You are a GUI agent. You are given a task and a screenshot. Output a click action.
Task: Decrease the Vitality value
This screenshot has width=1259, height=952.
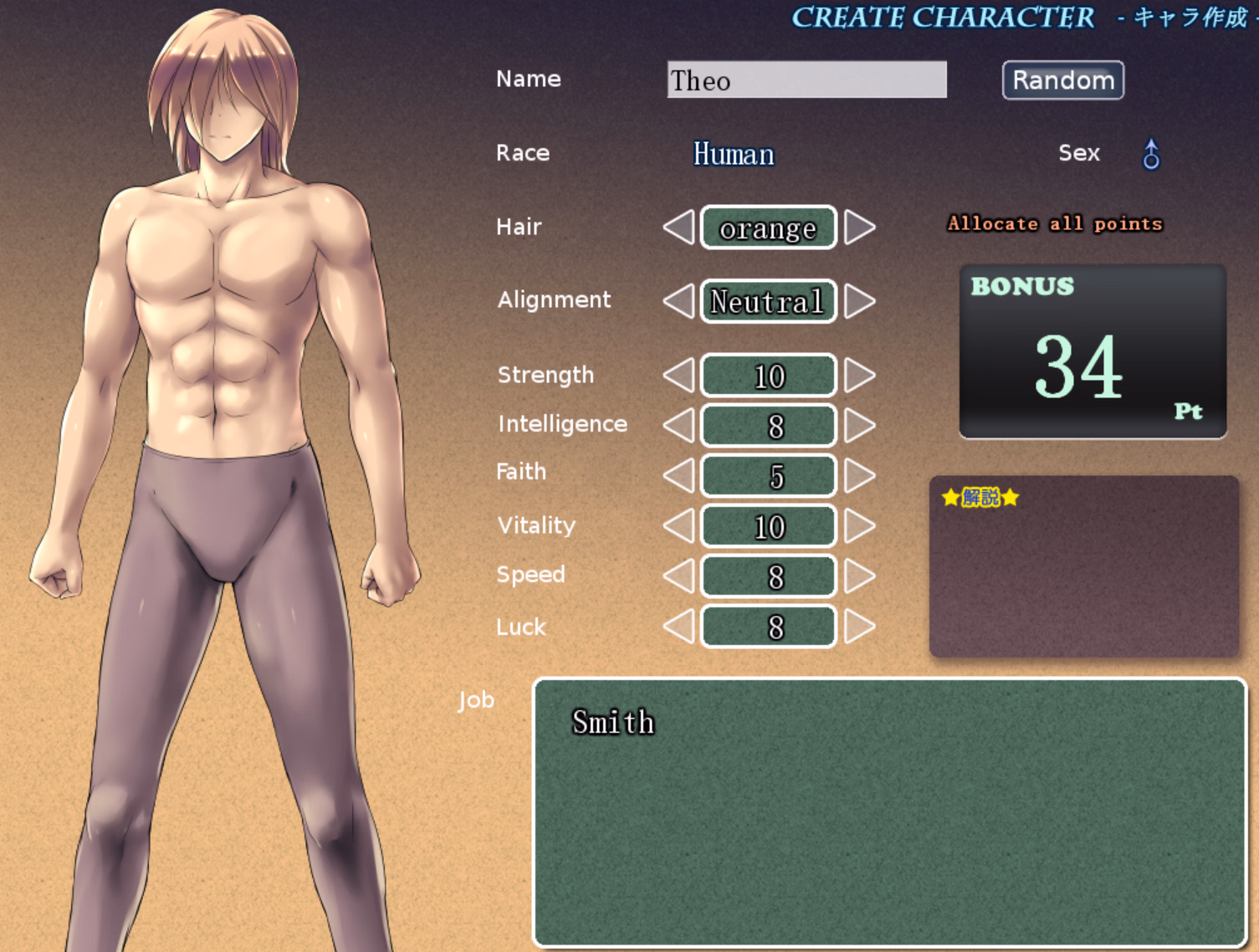click(x=678, y=526)
